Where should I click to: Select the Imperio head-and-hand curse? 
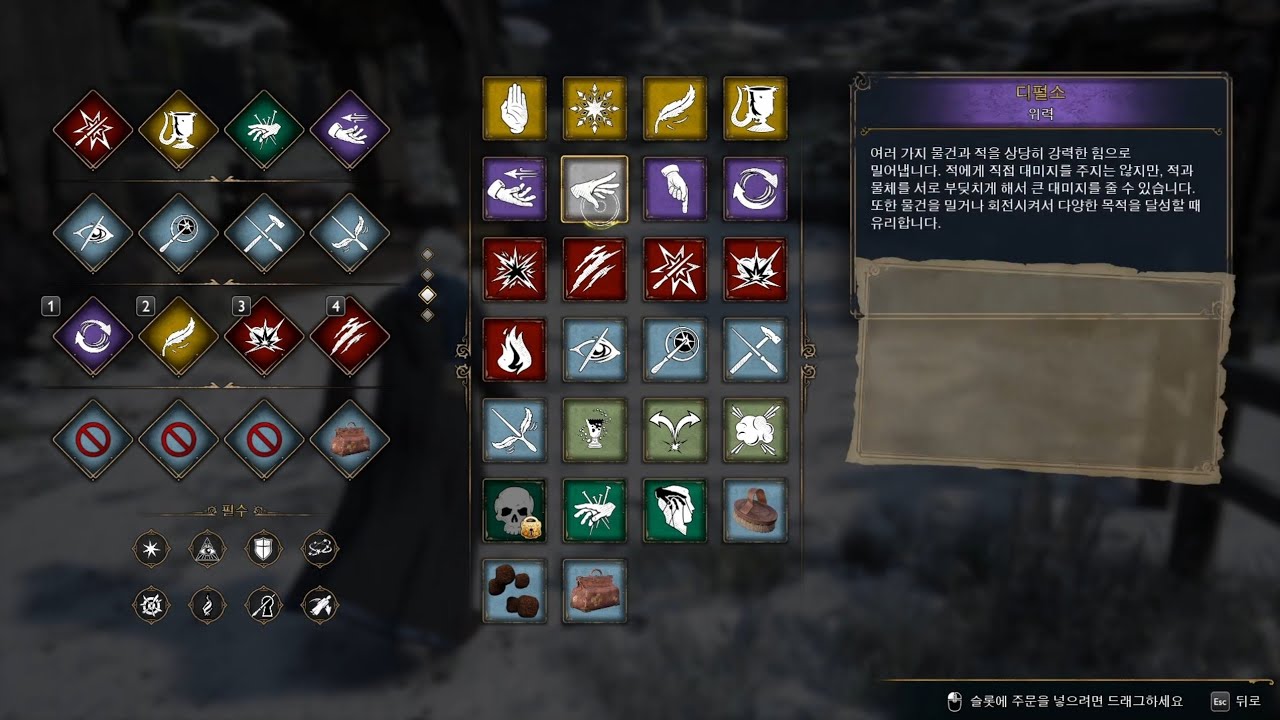[675, 510]
